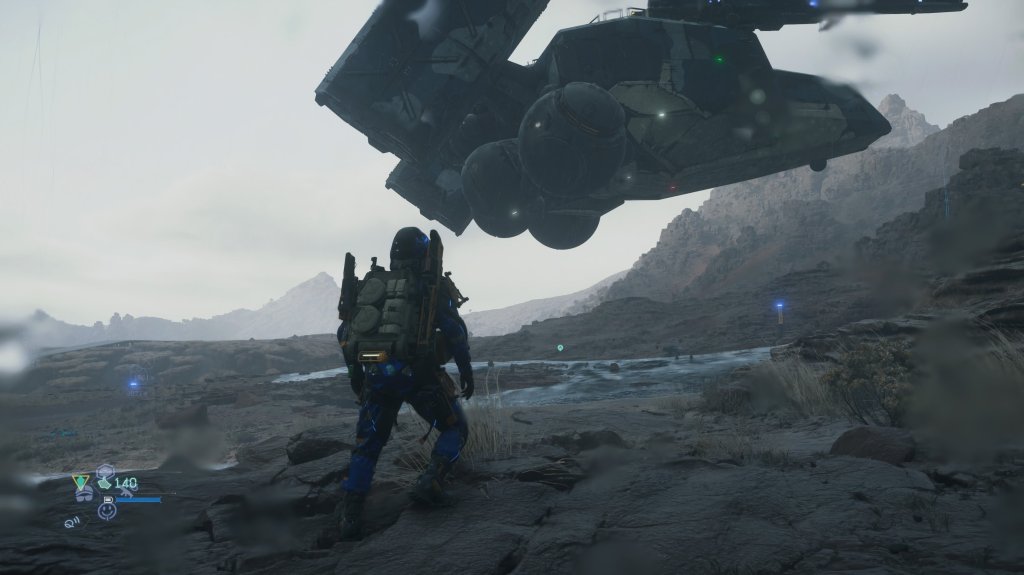Click the shout voice icon
Viewport: 1024px width, 575px height.
[x=74, y=521]
